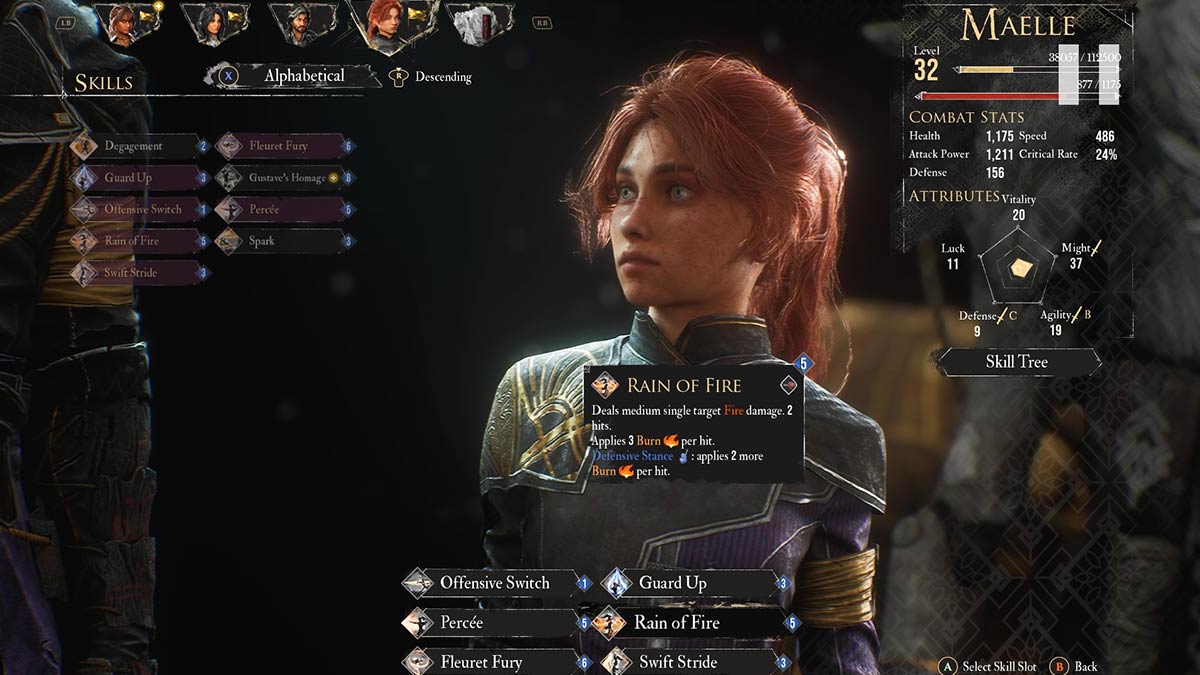Viewport: 1200px width, 675px height.
Task: Select the equipped Offensive Switch slot at bottom
Action: point(493,583)
